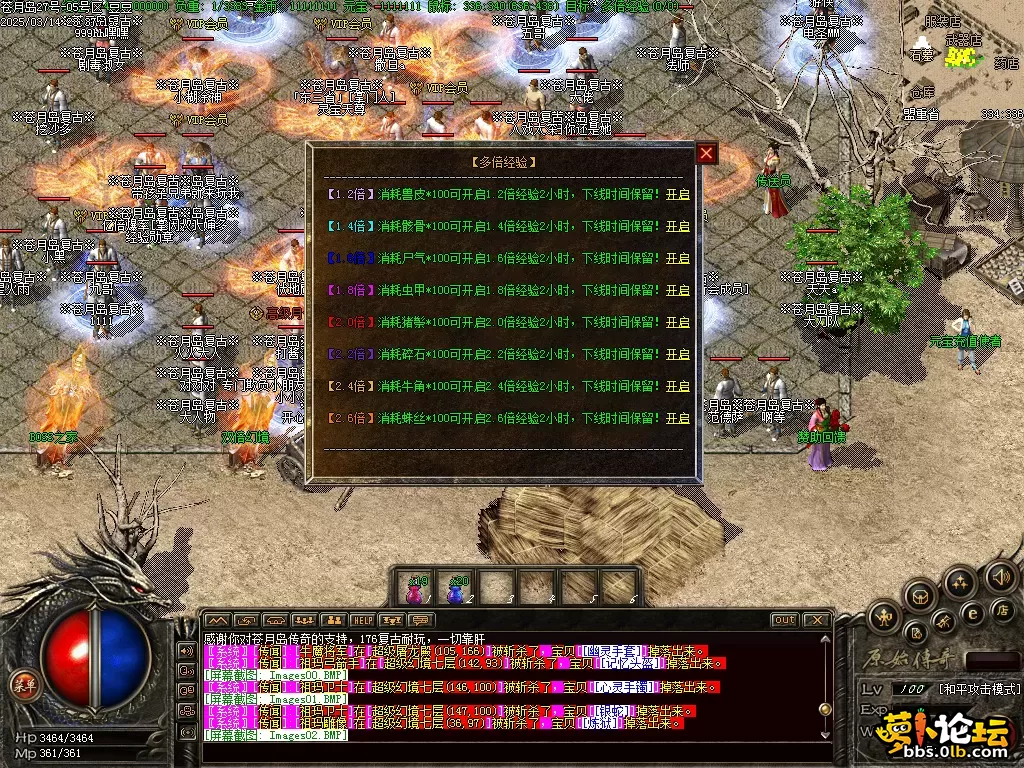1024x768 pixels.
Task: Click 开启 for the 1.8倍 虫甲 option
Action: (678, 291)
